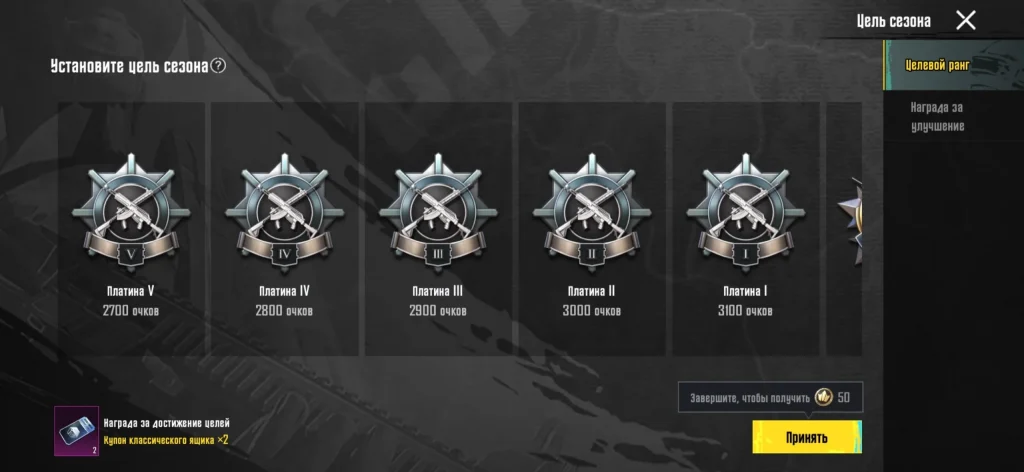Image resolution: width=1024 pixels, height=472 pixels.
Task: Tap the classic crate coupon reward icon
Action: (76, 431)
